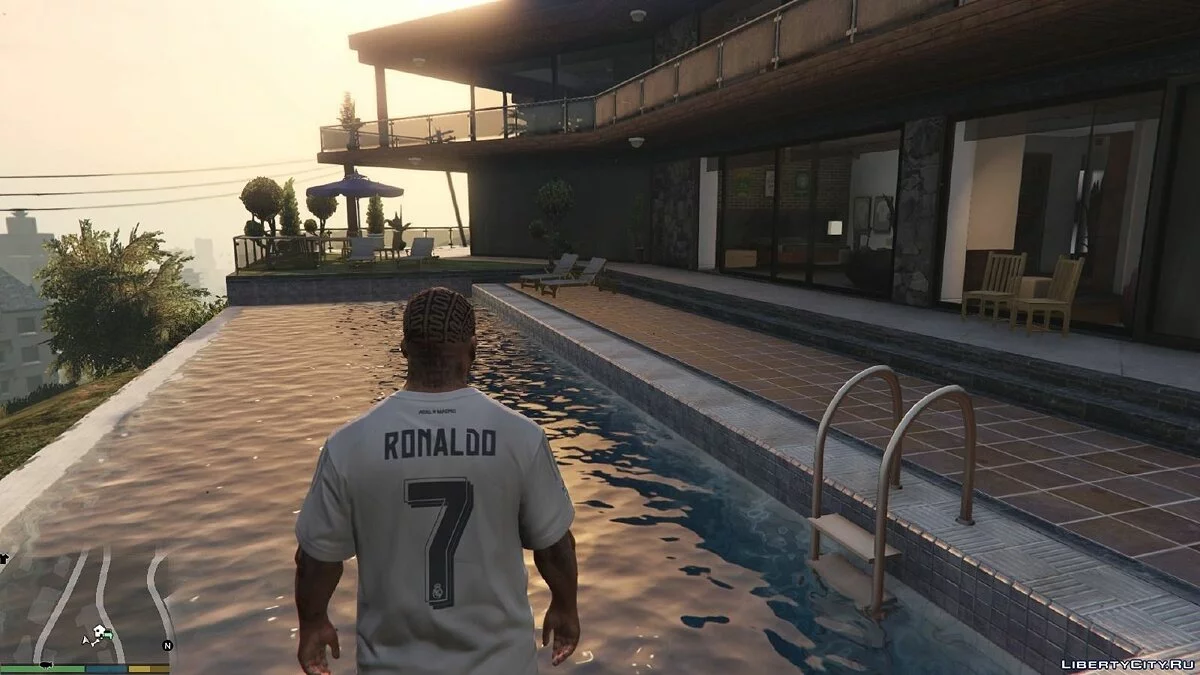The height and width of the screenshot is (675, 1200).
Task: Select the white safehouse blip on minimap
Action: click(x=98, y=630)
